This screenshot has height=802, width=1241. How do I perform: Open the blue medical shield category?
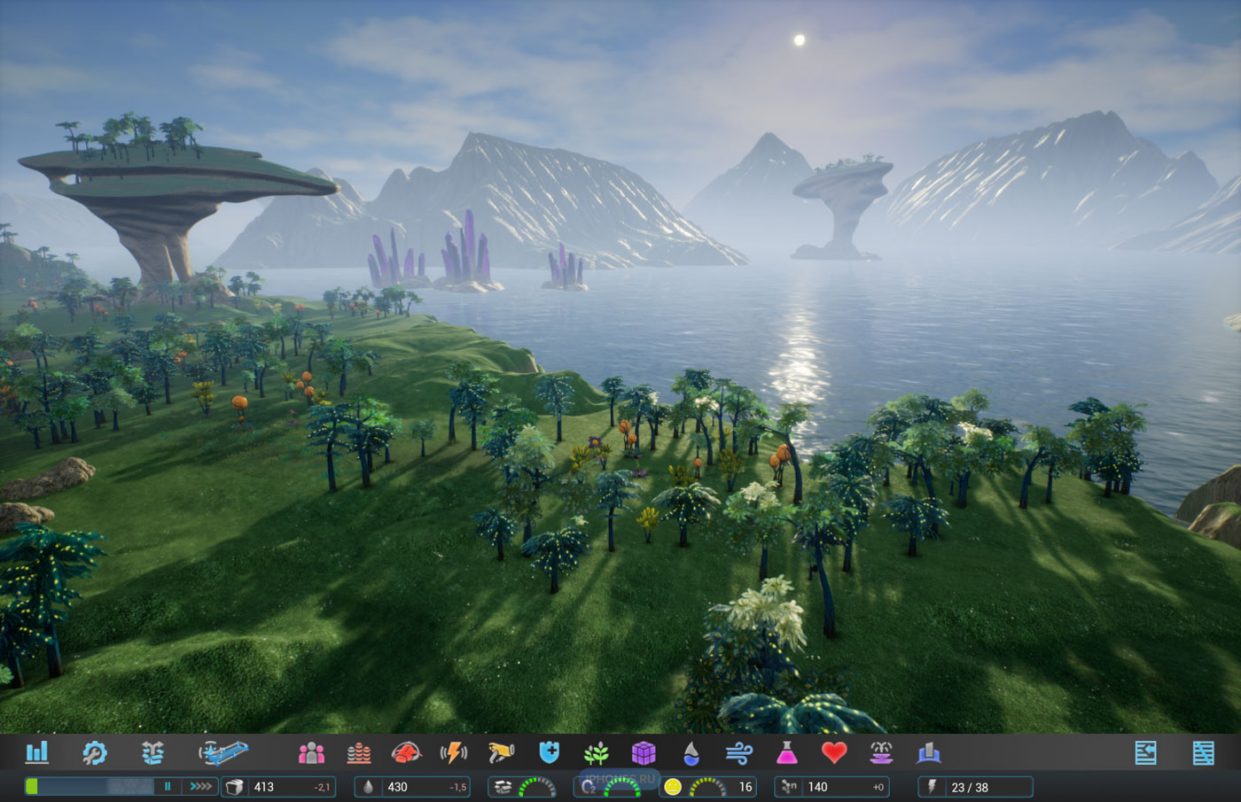[x=549, y=752]
